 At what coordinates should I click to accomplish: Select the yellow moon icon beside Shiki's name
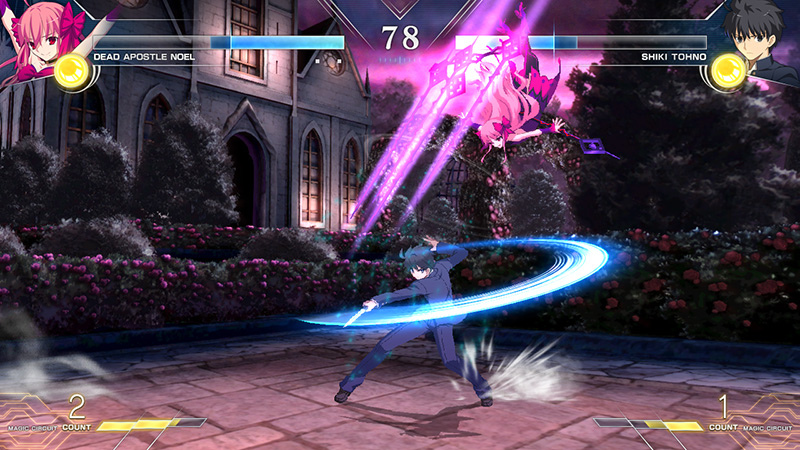tap(728, 70)
